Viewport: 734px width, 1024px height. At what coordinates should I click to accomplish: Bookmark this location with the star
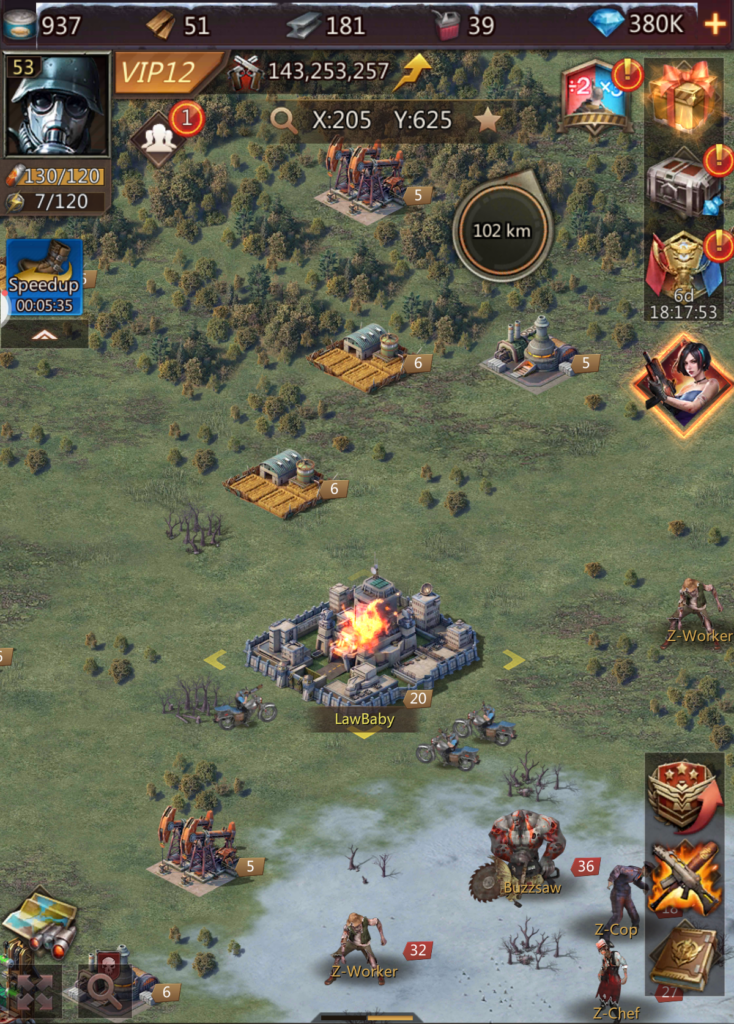[x=487, y=121]
